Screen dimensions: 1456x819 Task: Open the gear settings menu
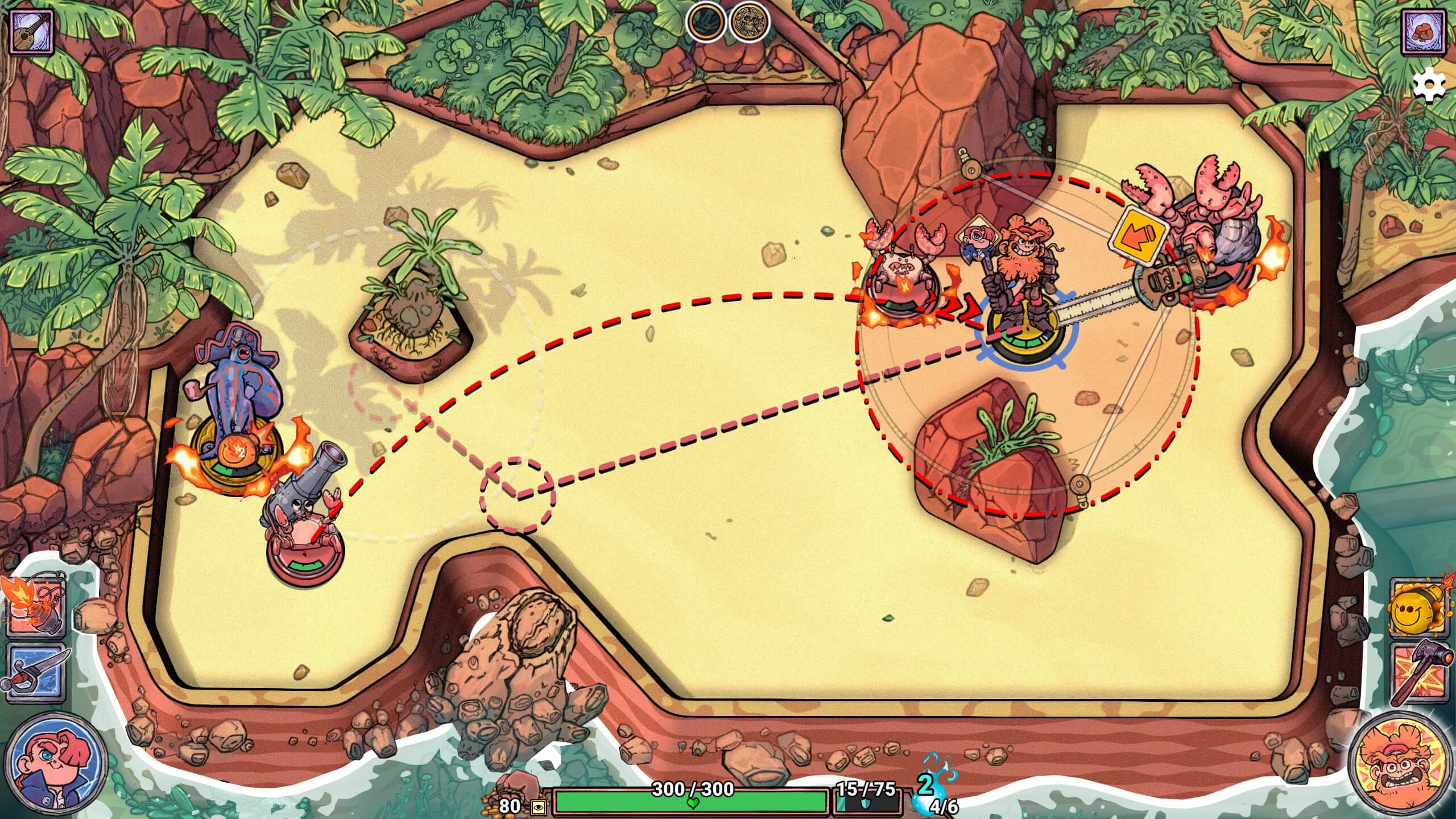(1429, 86)
